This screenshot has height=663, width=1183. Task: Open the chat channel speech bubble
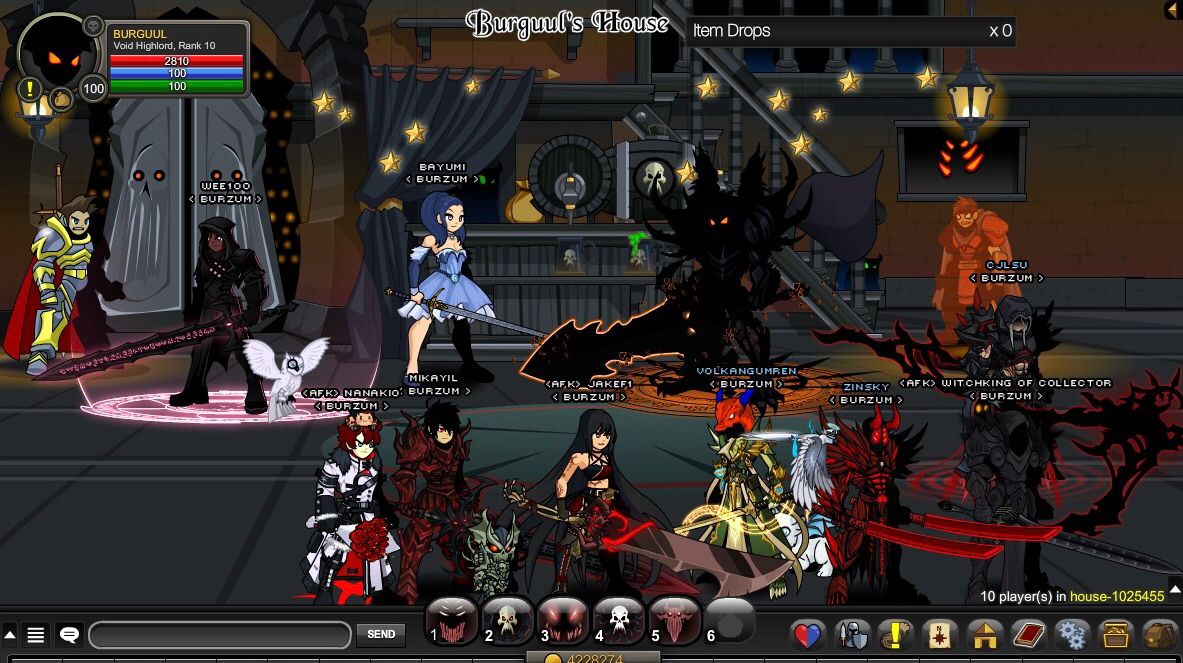click(69, 634)
